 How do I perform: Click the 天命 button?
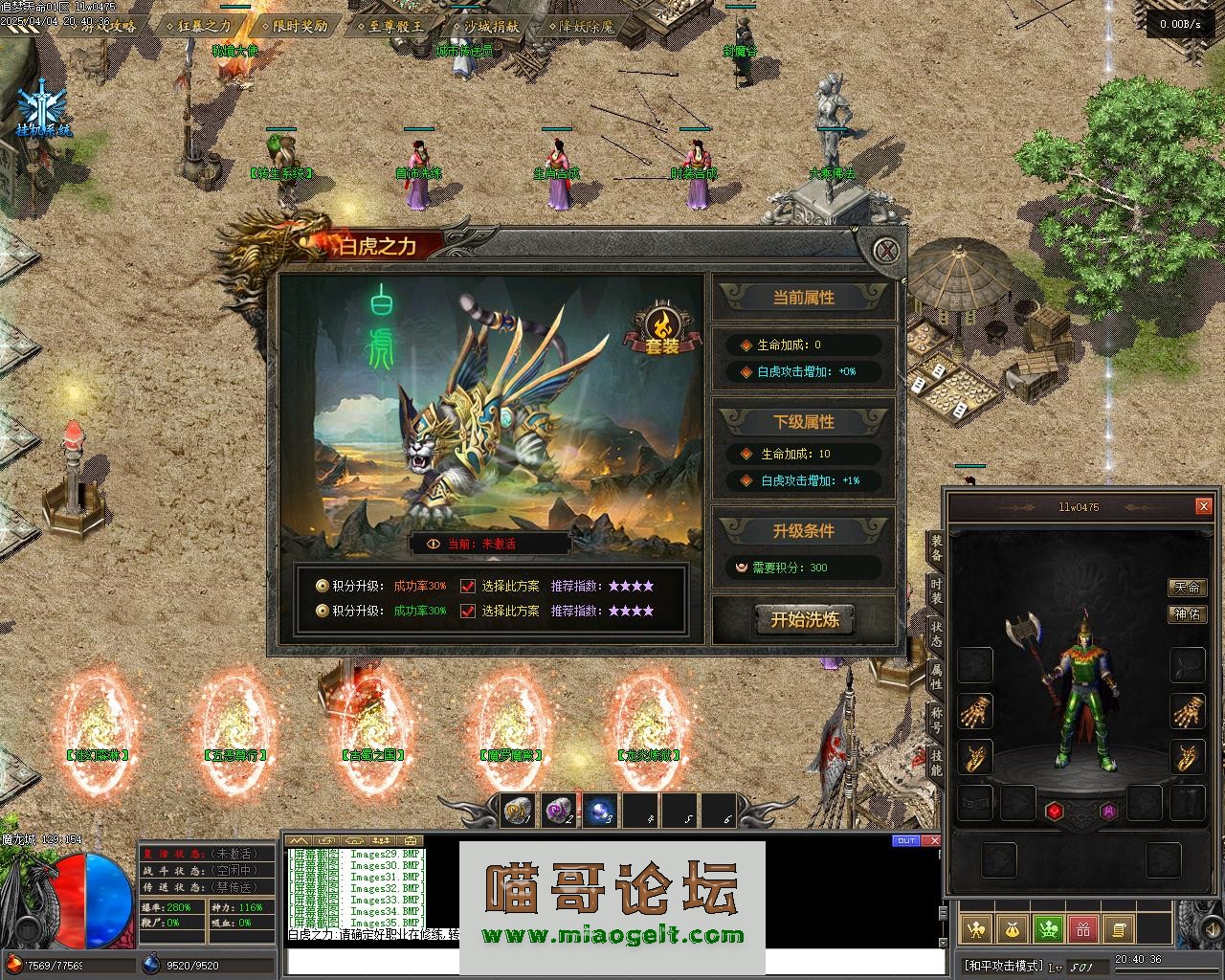1187,587
